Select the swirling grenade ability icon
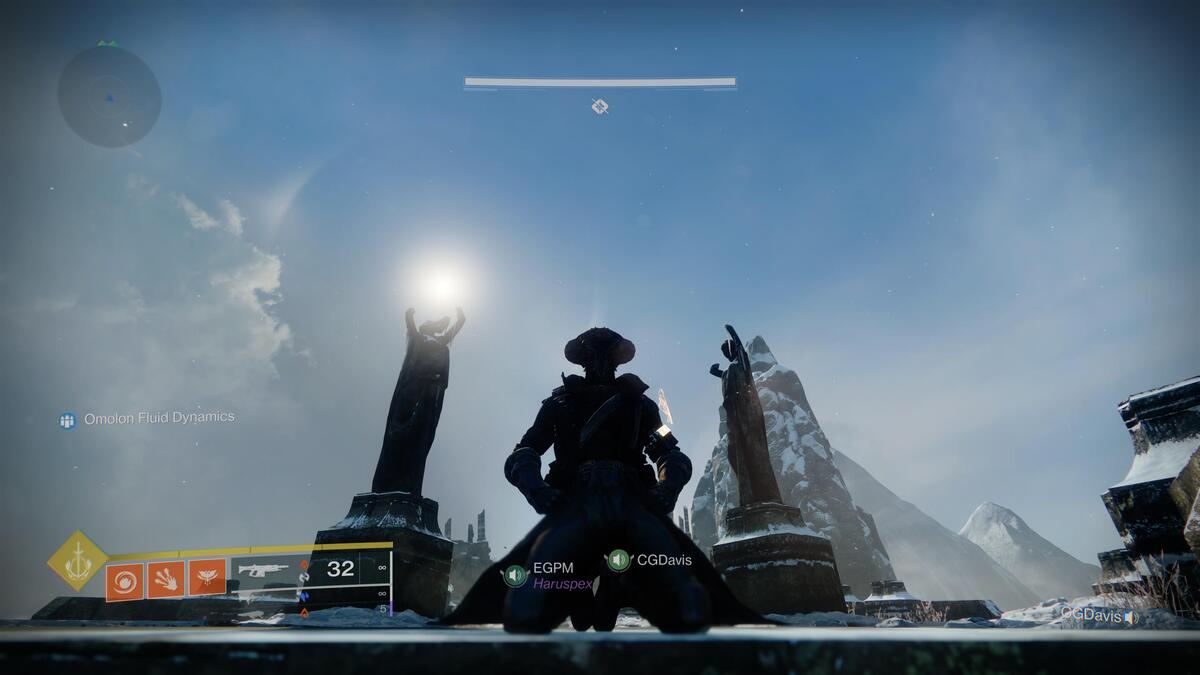 (x=124, y=581)
